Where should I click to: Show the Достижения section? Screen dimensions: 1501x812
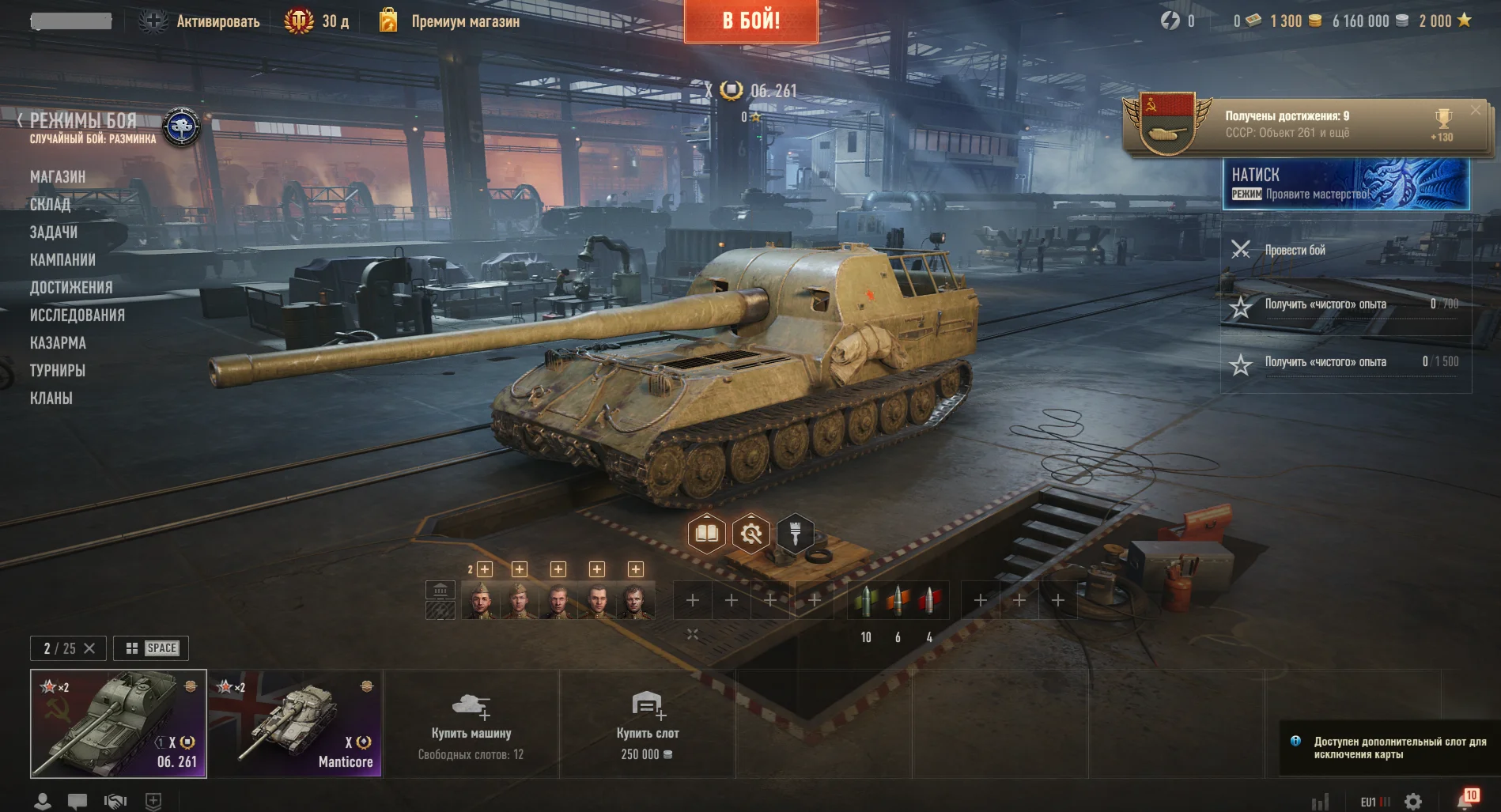point(71,288)
